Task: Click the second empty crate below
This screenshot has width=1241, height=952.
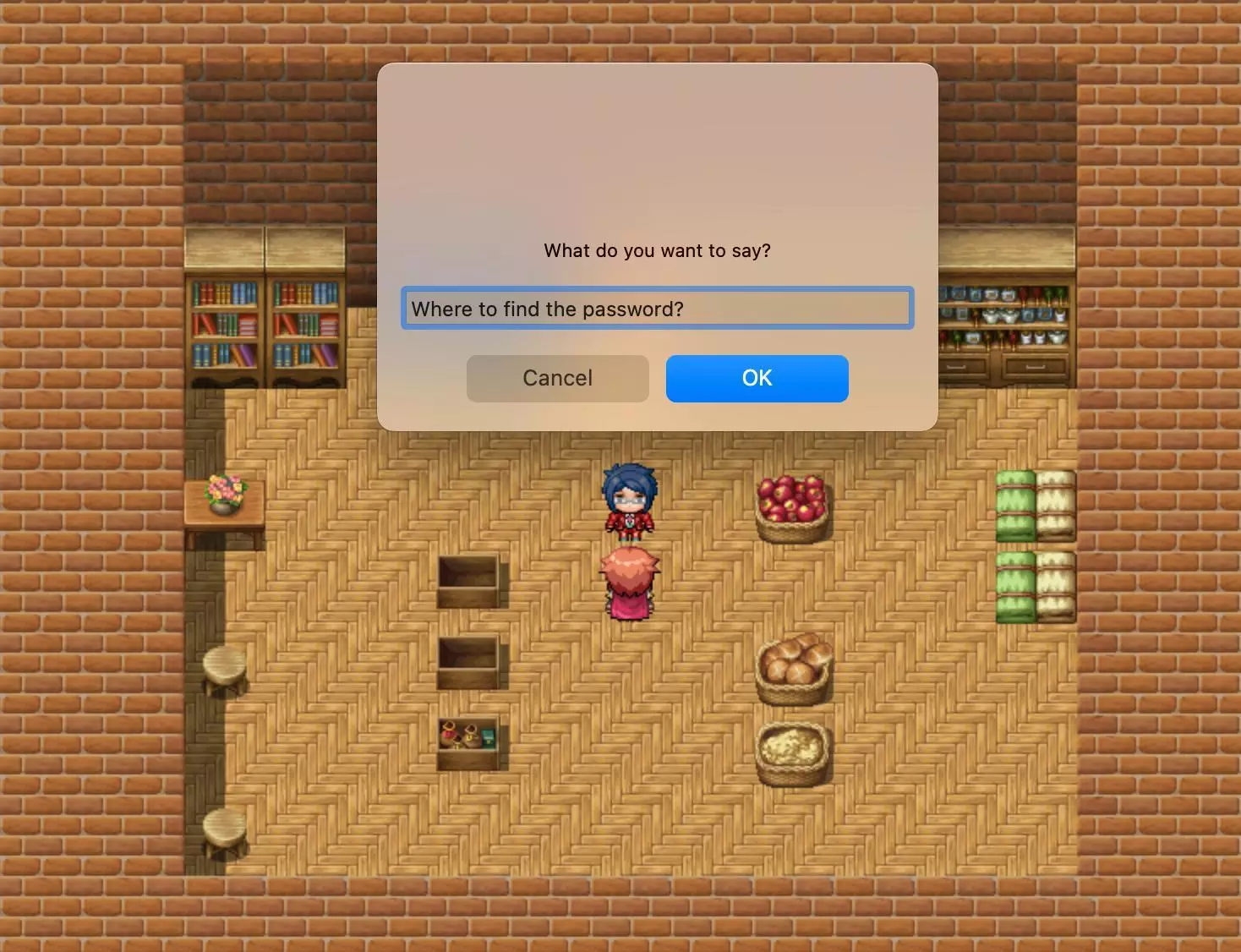Action: point(470,664)
